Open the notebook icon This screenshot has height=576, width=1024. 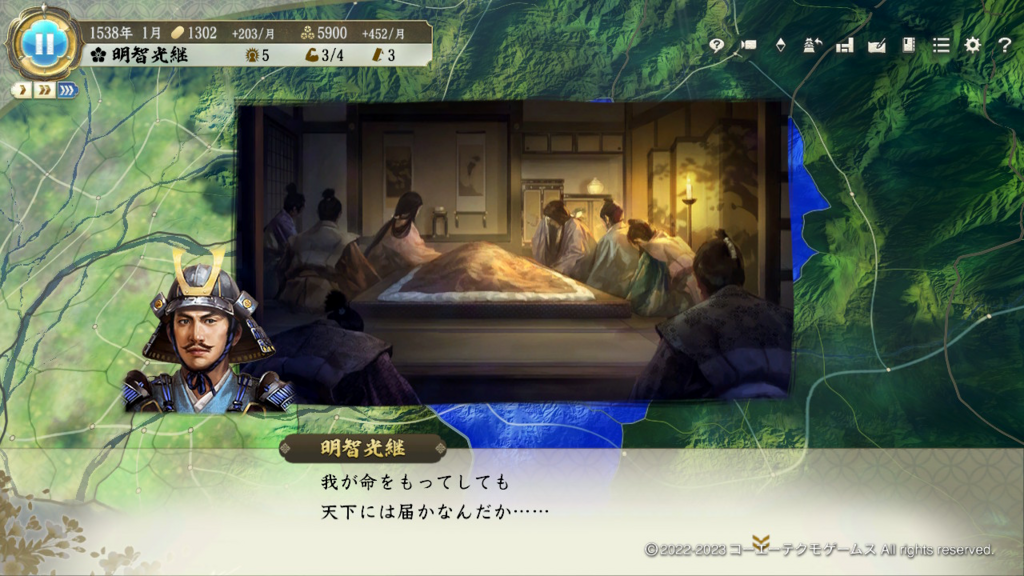(x=908, y=45)
